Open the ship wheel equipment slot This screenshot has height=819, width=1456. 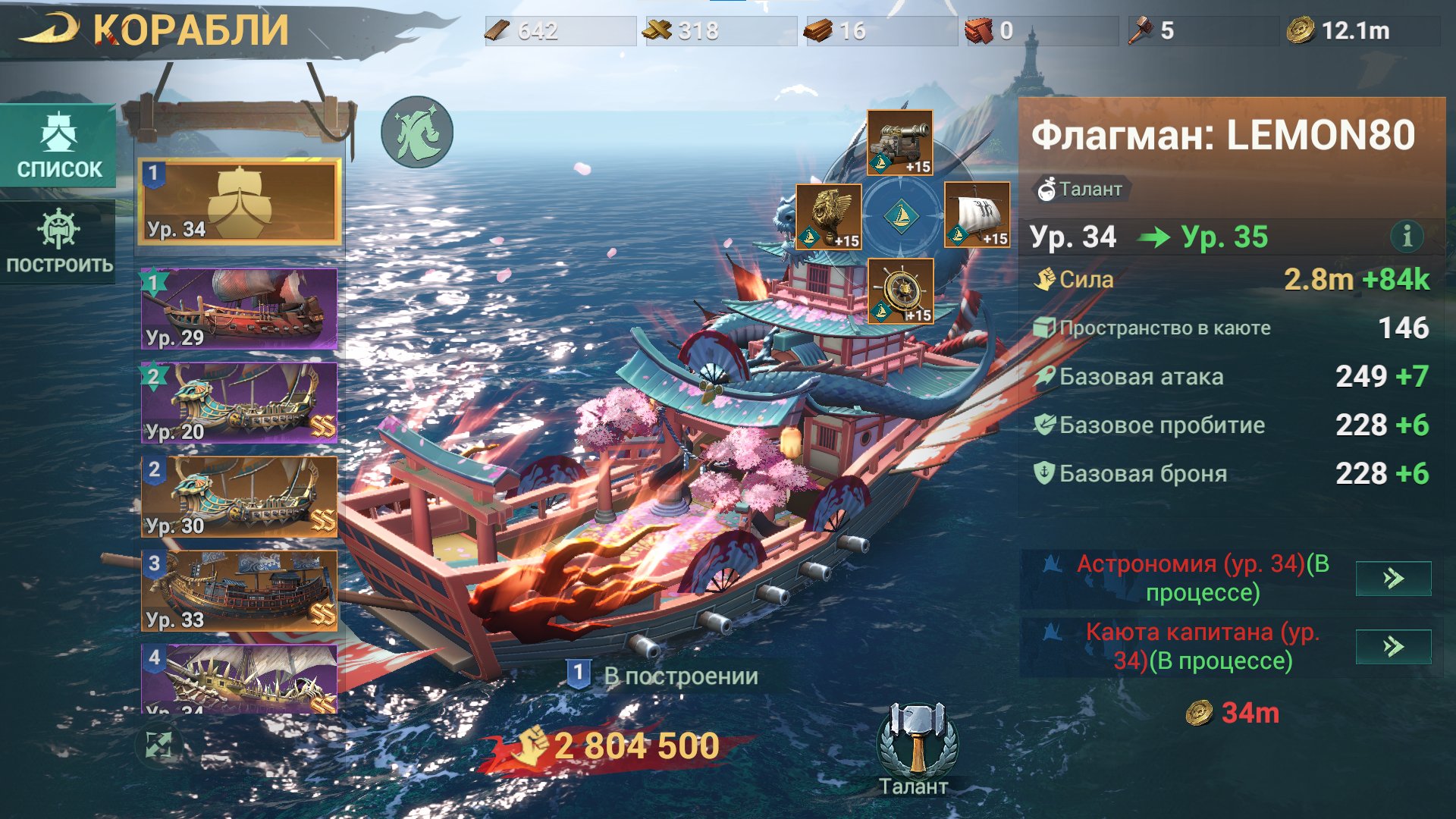[900, 291]
